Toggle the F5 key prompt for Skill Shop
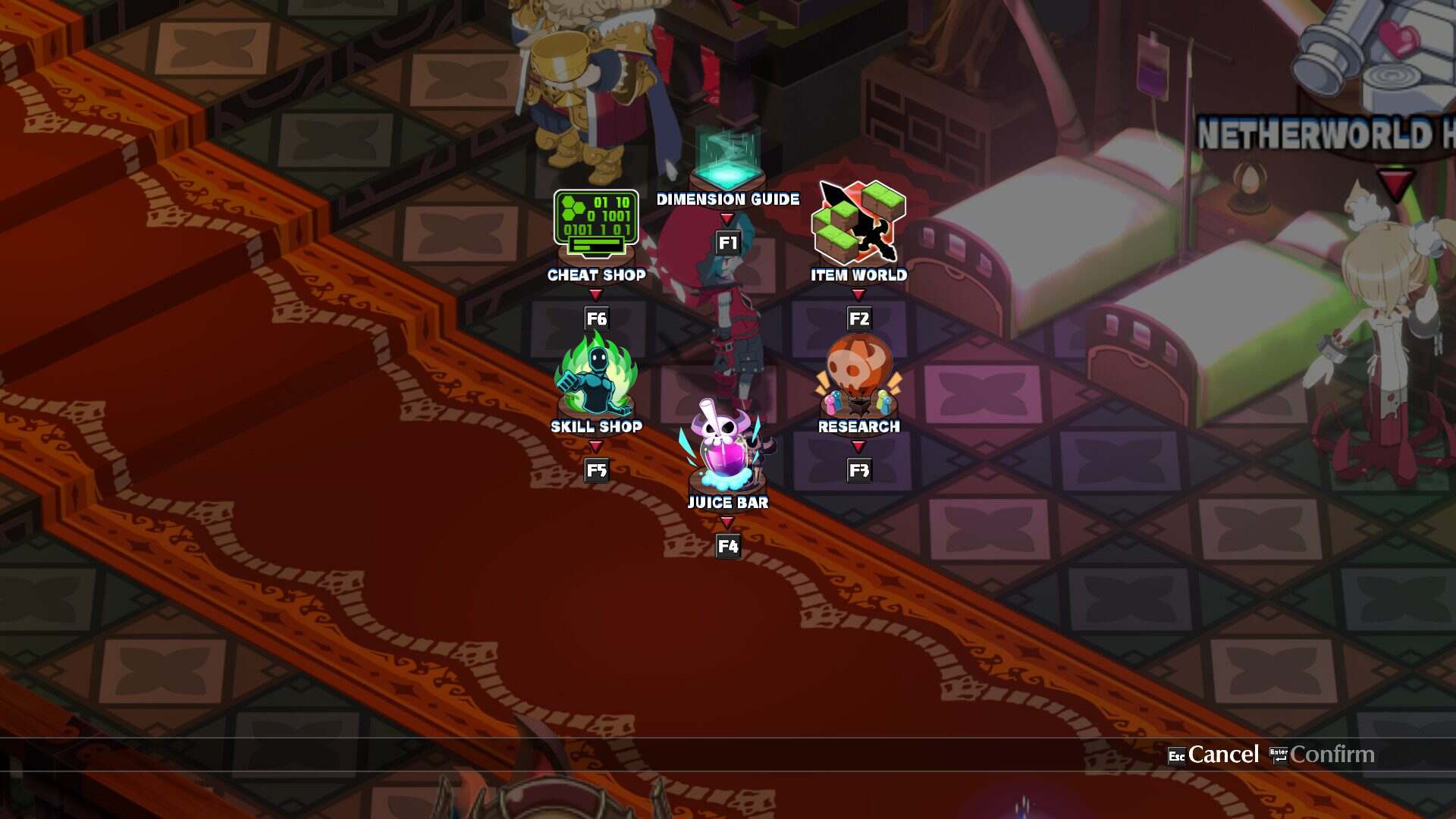The image size is (1456, 819). (x=596, y=470)
